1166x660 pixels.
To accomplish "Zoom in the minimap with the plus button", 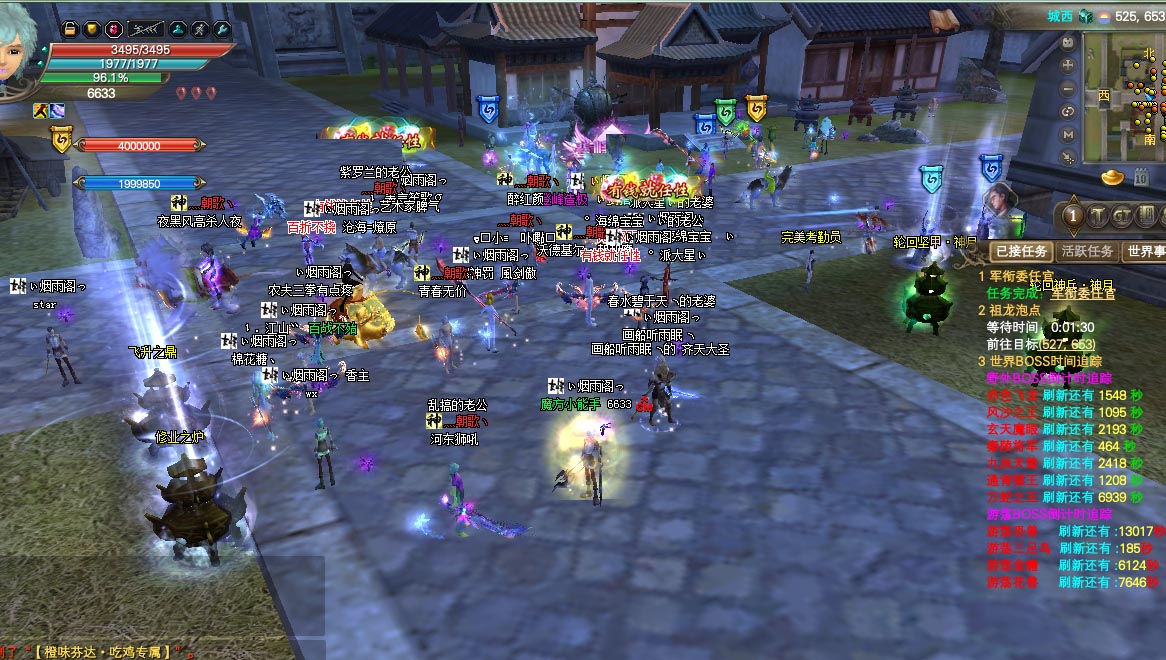I will [x=1068, y=65].
